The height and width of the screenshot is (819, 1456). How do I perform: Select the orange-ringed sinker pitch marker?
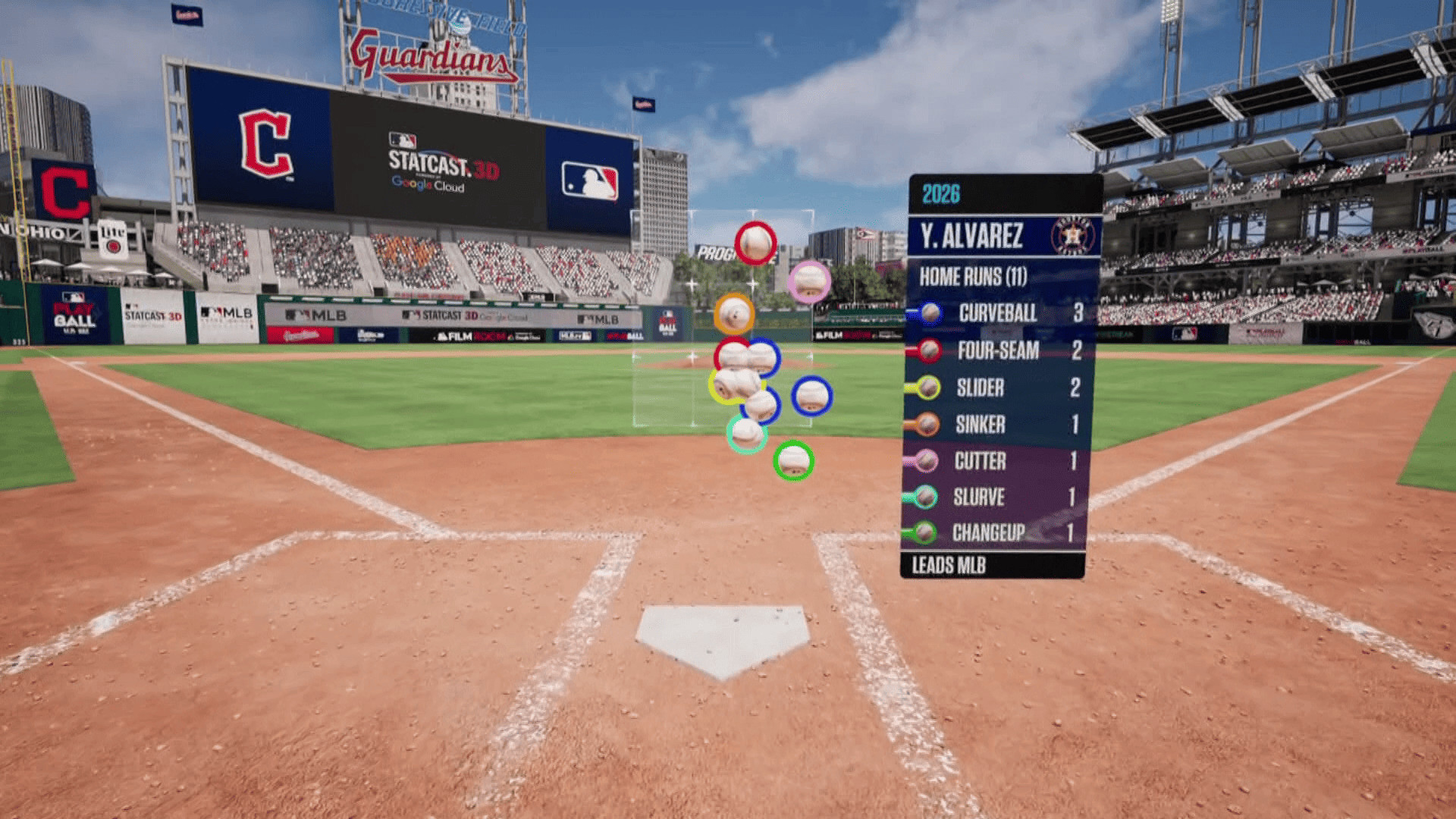(x=733, y=313)
